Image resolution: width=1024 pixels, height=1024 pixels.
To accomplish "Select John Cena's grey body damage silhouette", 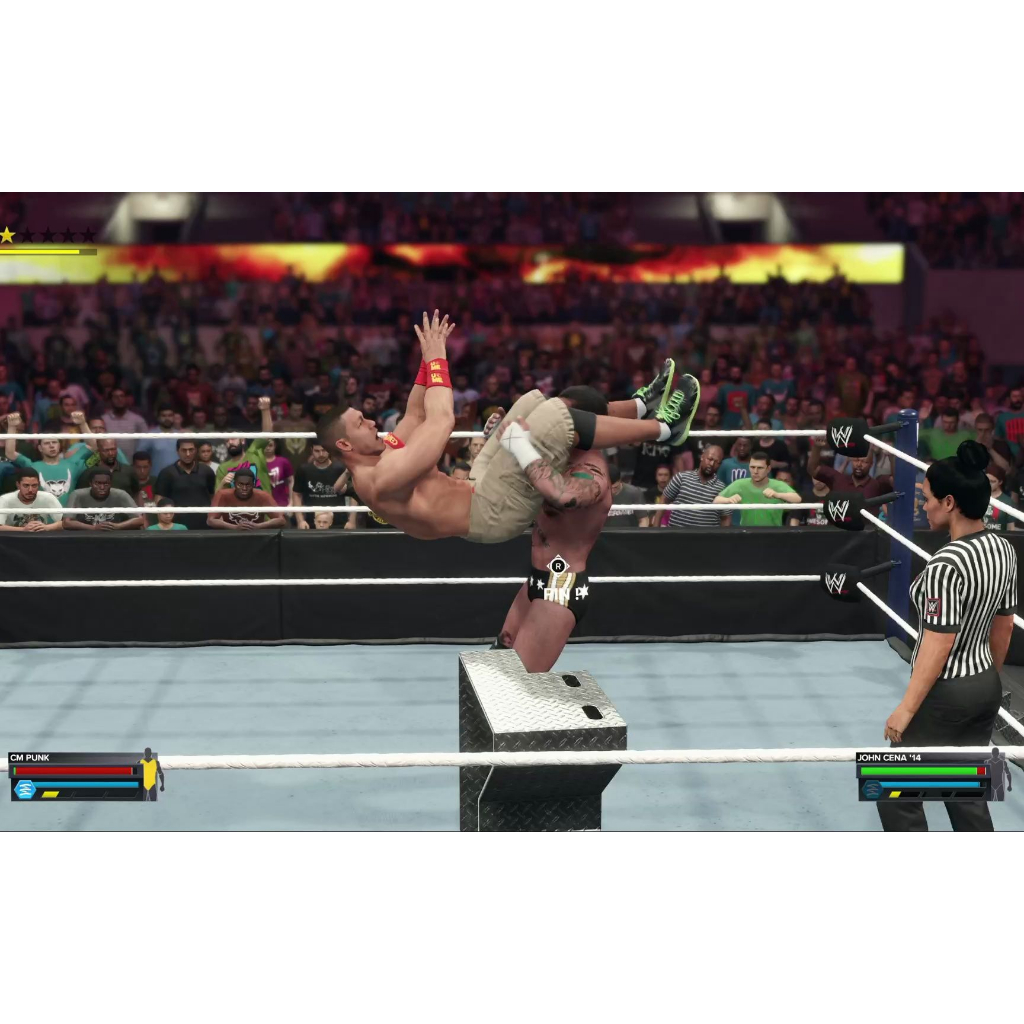I will [x=997, y=773].
